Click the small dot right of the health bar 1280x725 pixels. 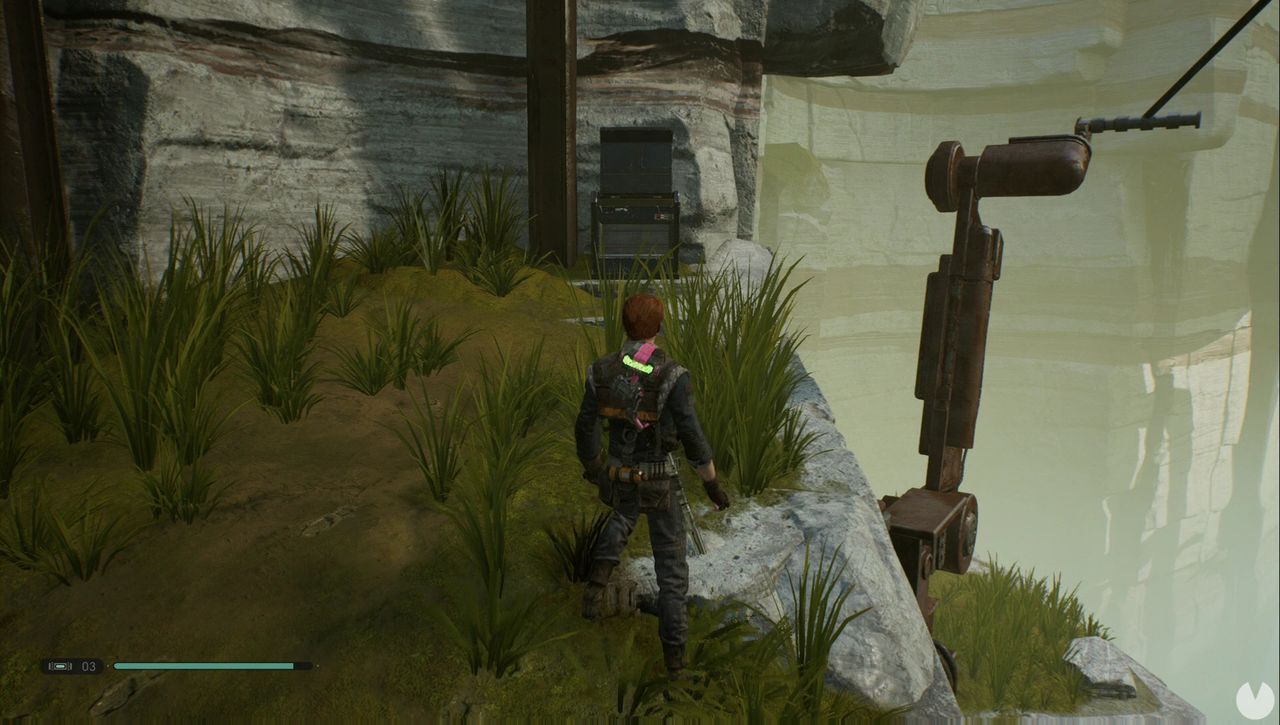click(317, 665)
